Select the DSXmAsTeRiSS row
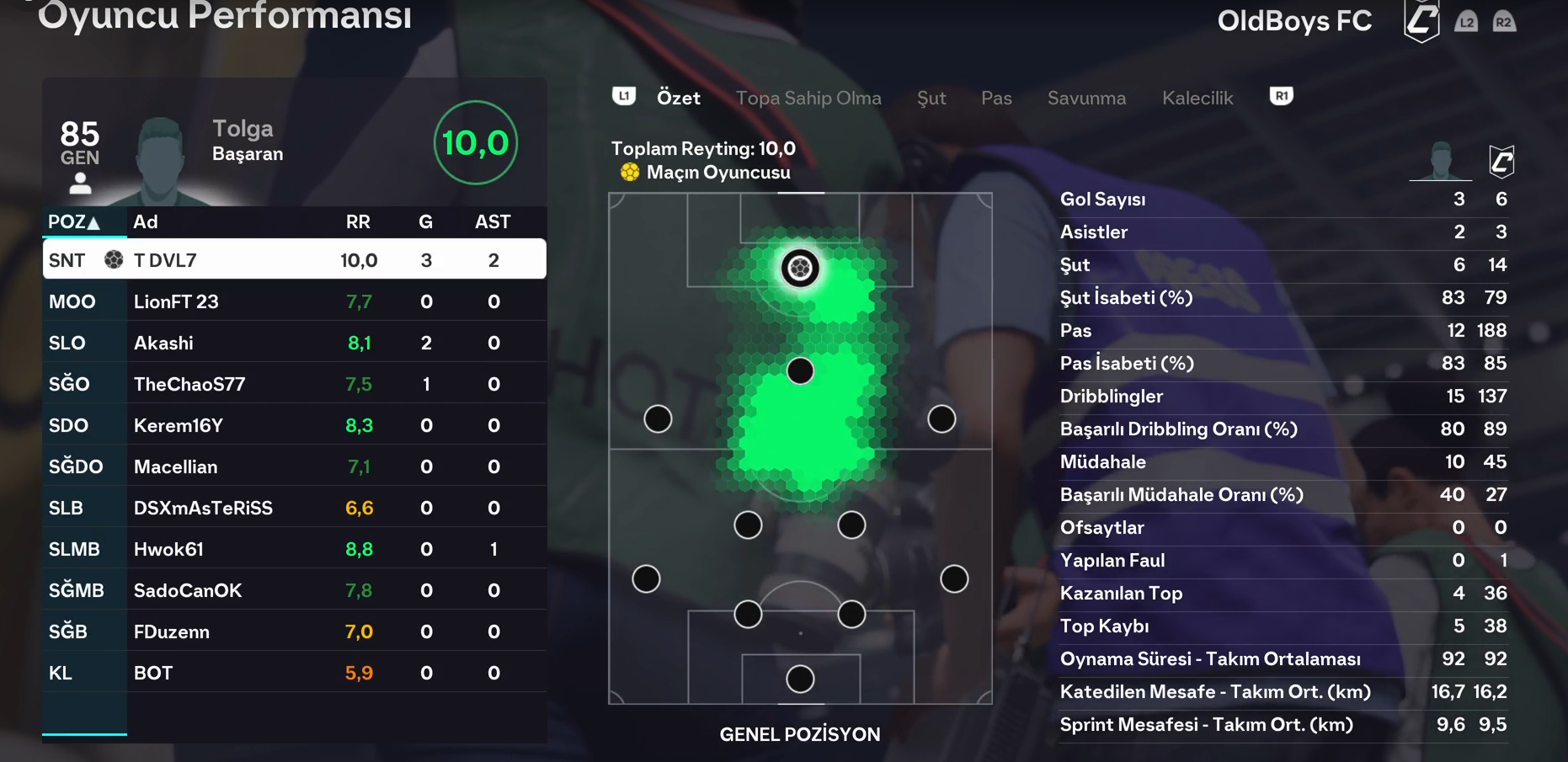This screenshot has width=1568, height=762. pos(294,508)
